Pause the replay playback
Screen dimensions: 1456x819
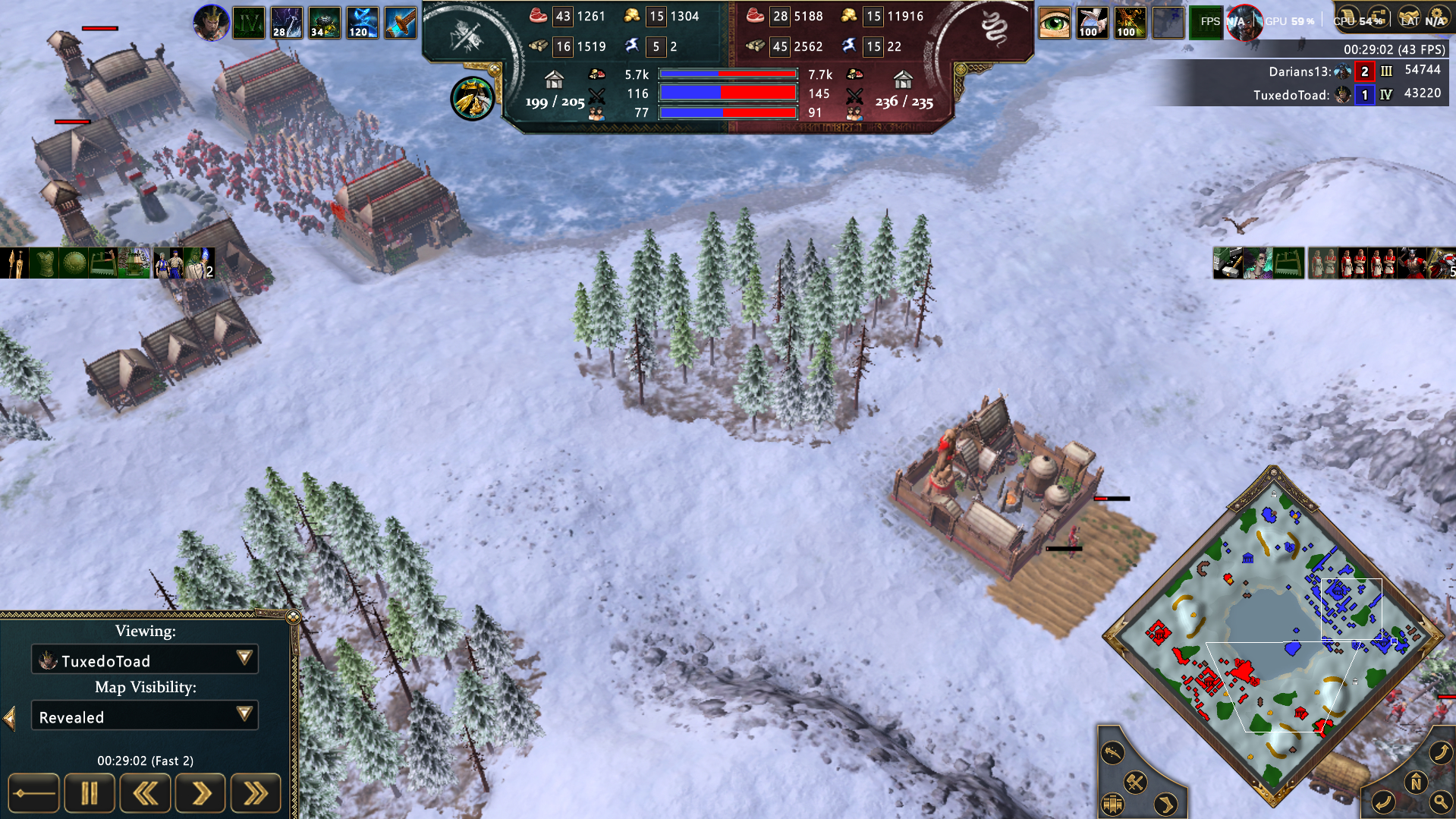tap(90, 794)
